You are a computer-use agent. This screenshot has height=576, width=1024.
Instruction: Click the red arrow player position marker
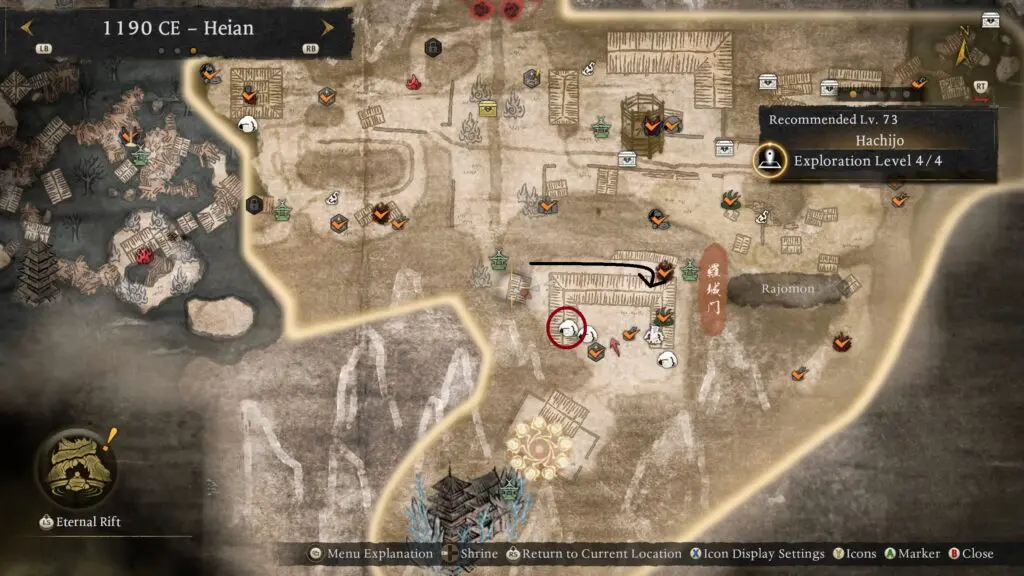point(615,346)
